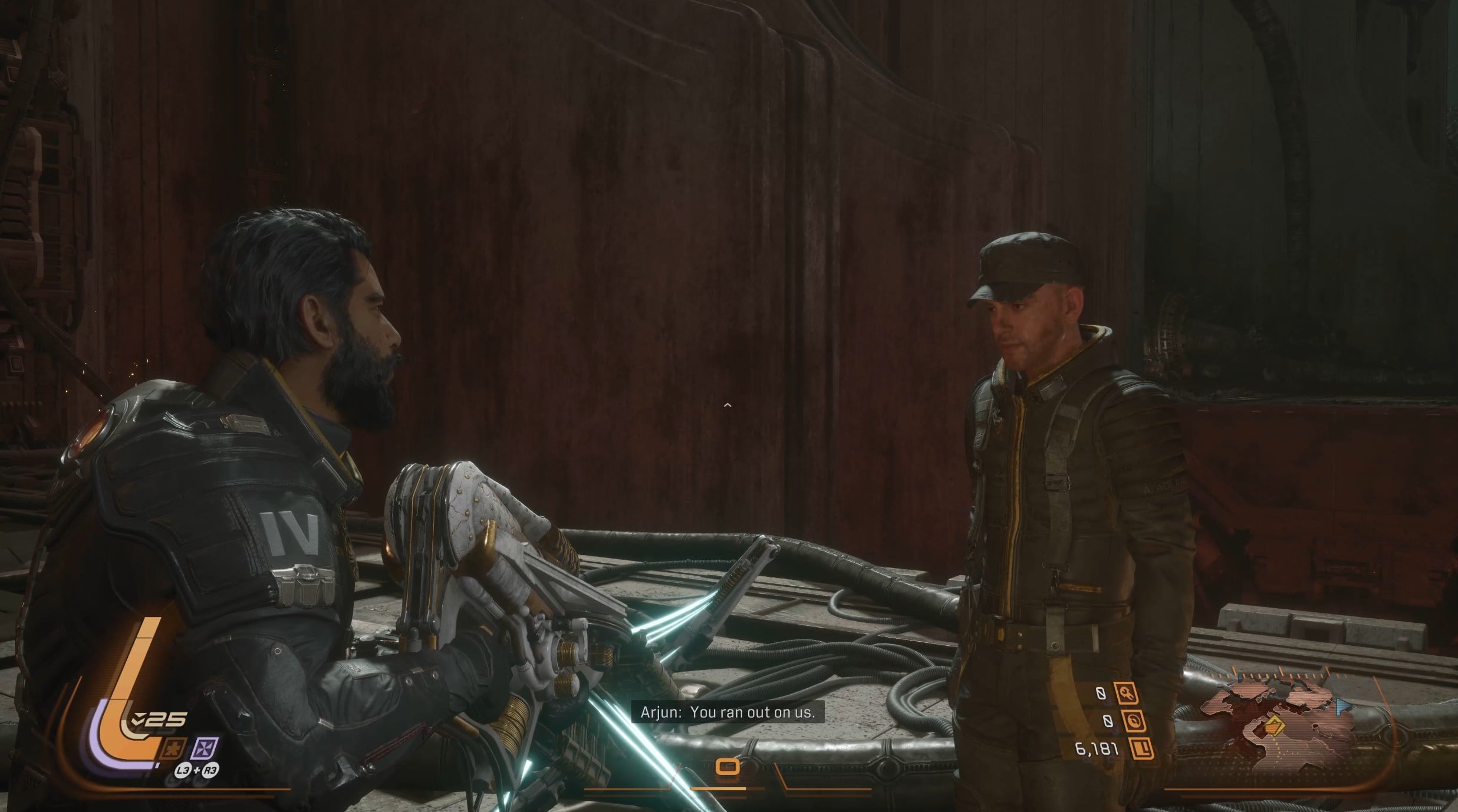Click the blue flag marker on the minimap
1458x812 pixels.
tap(1342, 705)
